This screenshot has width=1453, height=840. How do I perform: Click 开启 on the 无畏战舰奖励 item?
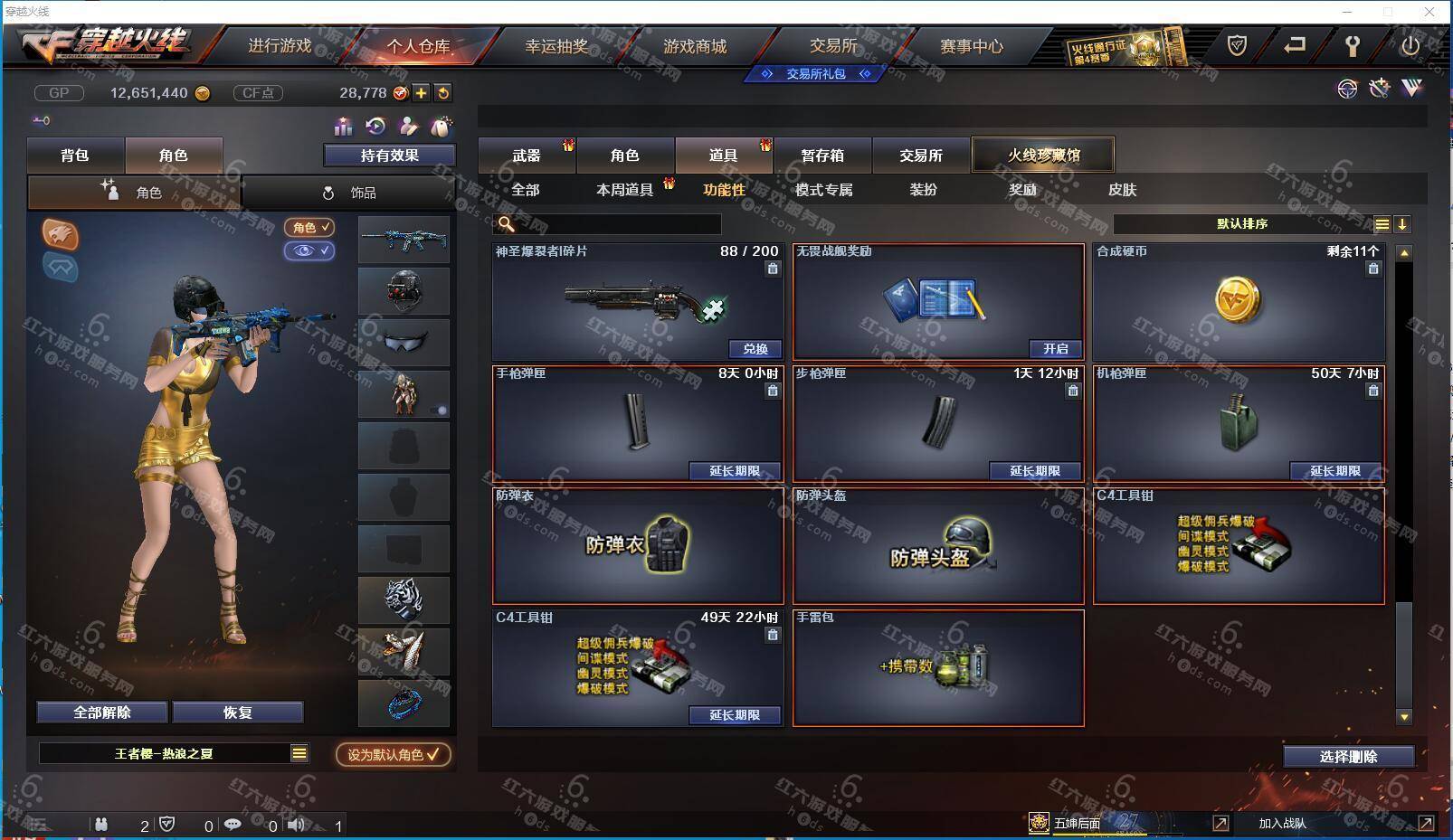click(1055, 349)
